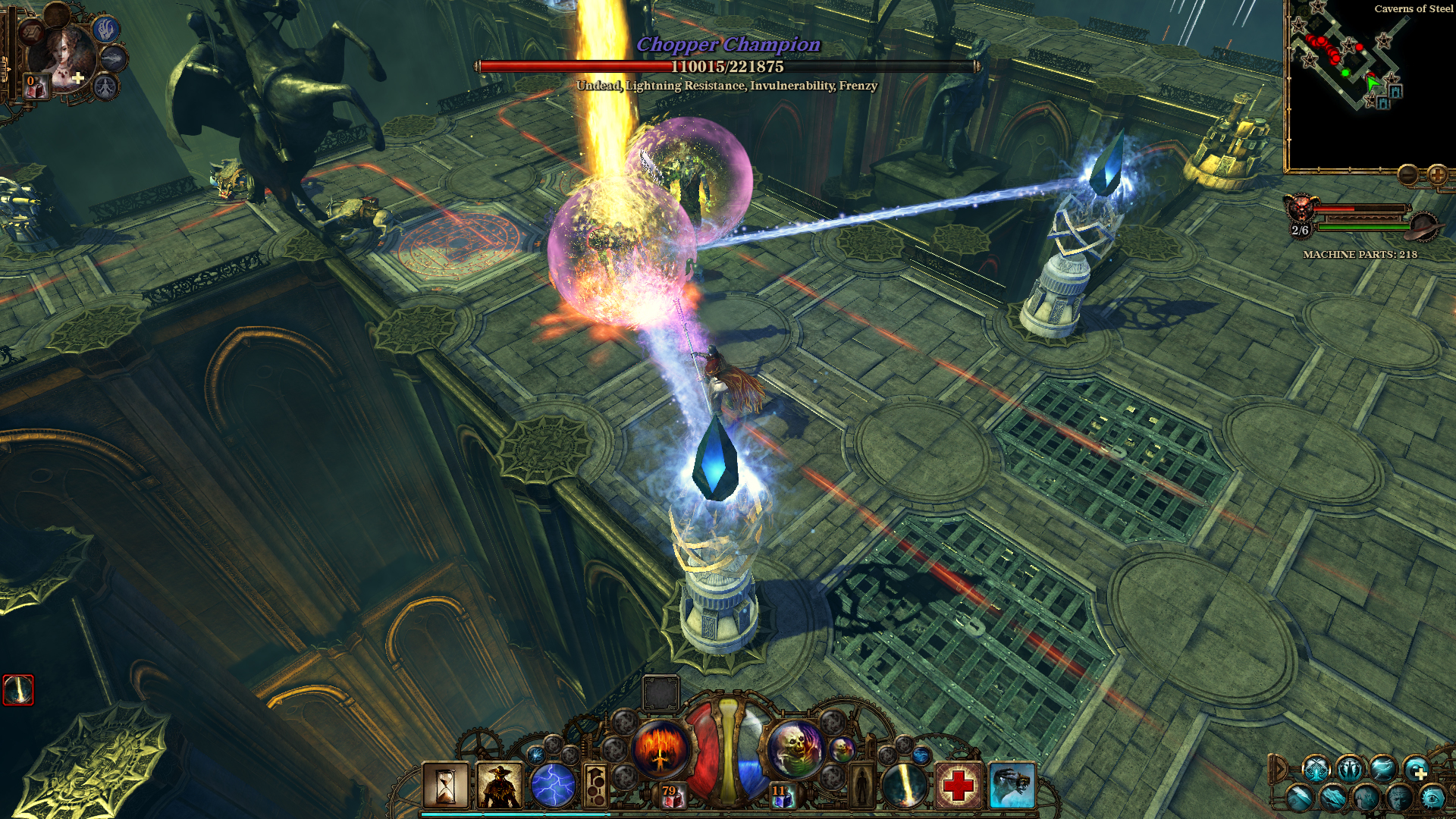Toggle Katarina's passive meditation stance

point(106,88)
